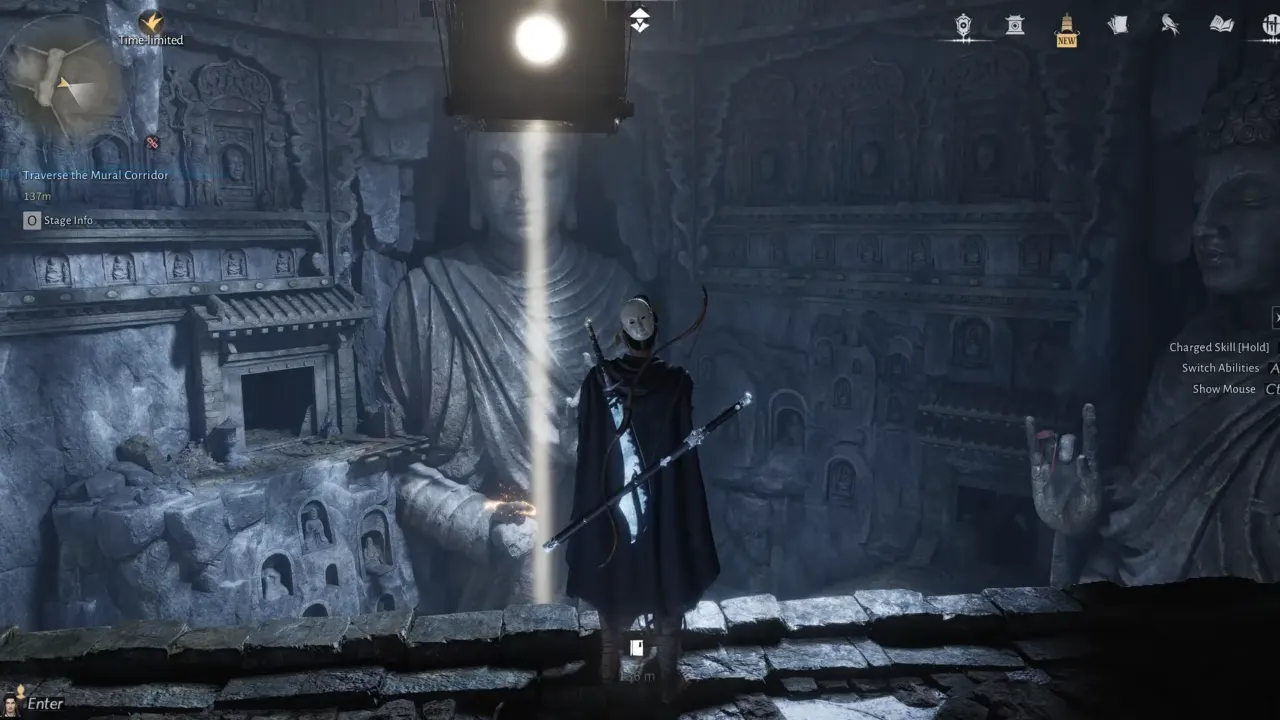Expand the ability panel with the arrow button
This screenshot has width=1280, height=720.
(x=1275, y=318)
